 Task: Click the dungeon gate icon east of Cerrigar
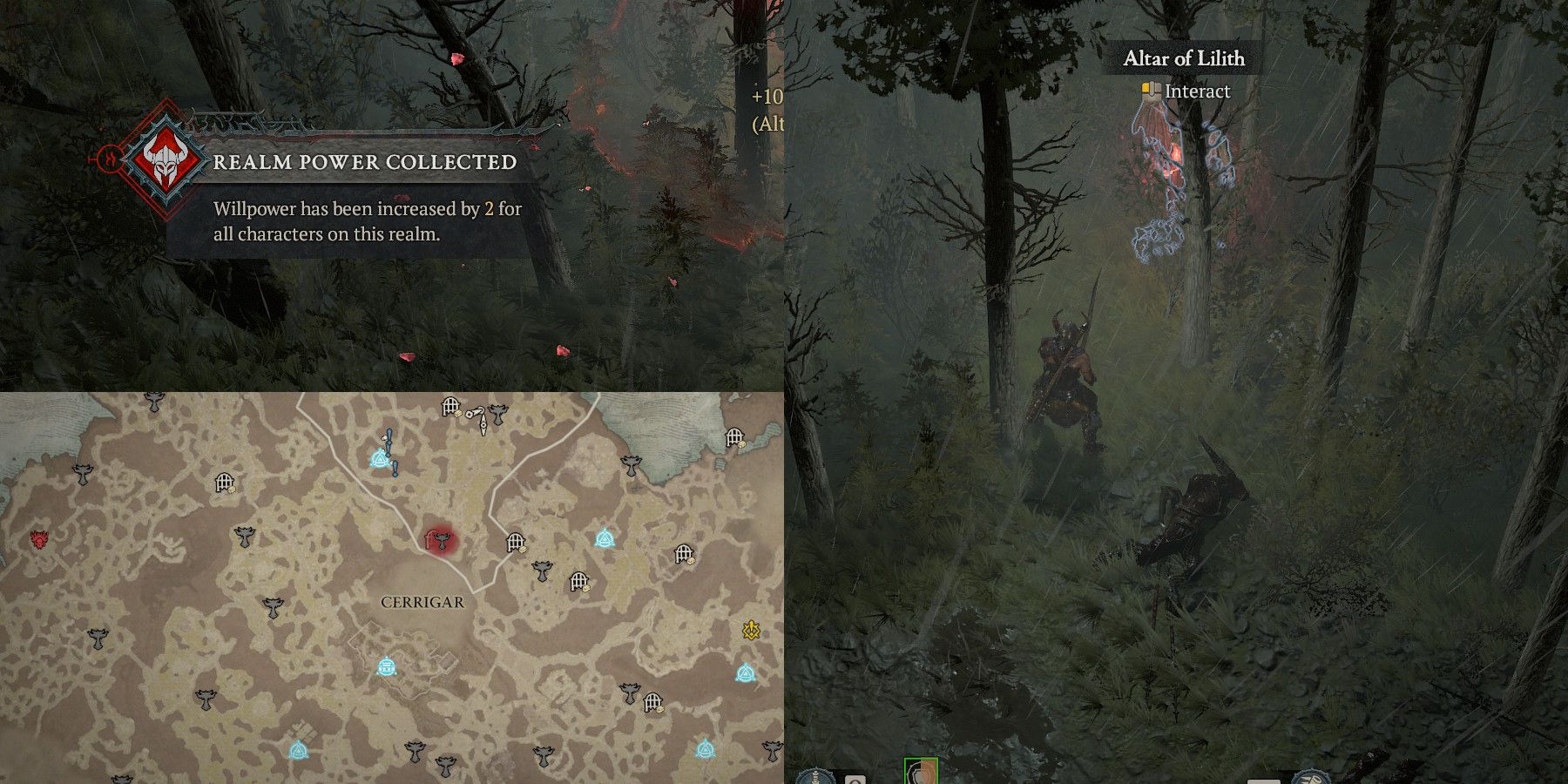(516, 540)
